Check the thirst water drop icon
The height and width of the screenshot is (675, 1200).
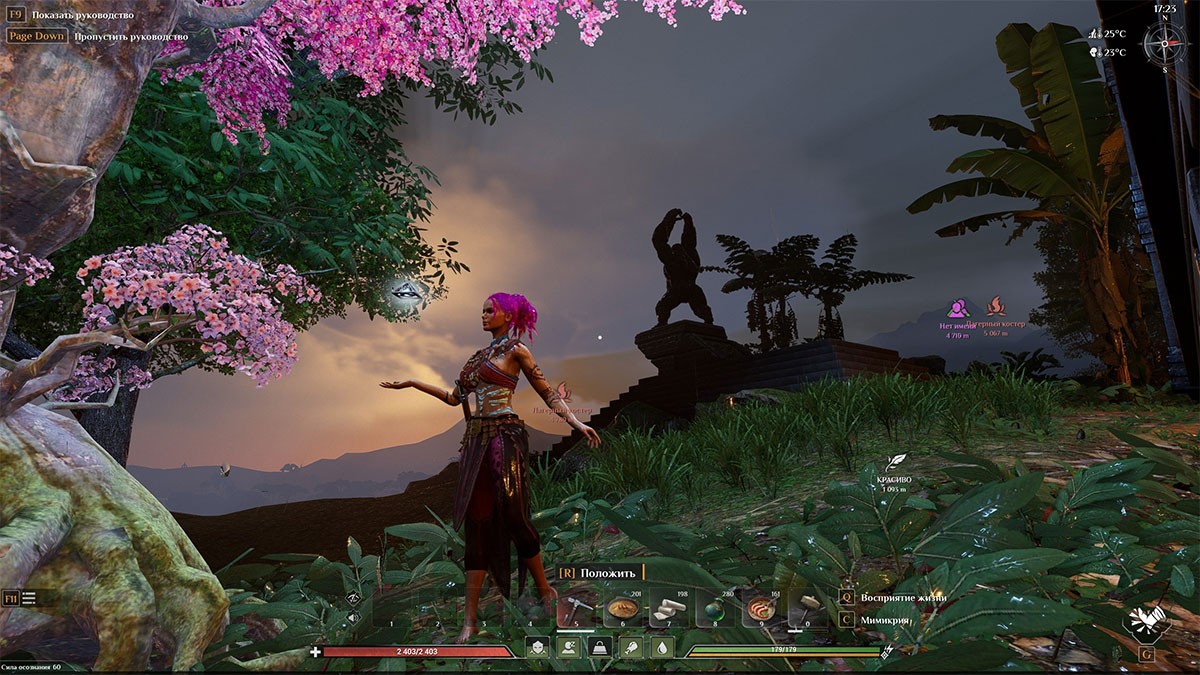pyautogui.click(x=662, y=648)
